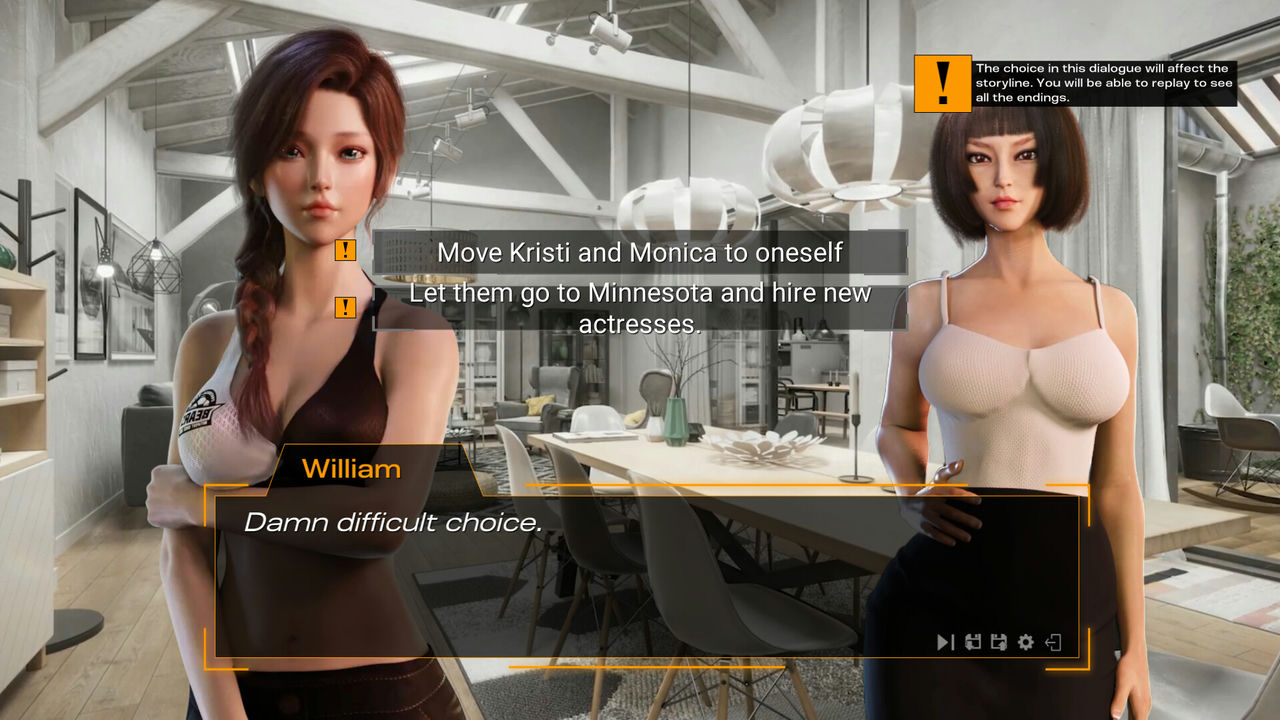Screen dimensions: 1280x720
Task: Choose "Move Kristi and Monica to oneself"
Action: coord(640,252)
